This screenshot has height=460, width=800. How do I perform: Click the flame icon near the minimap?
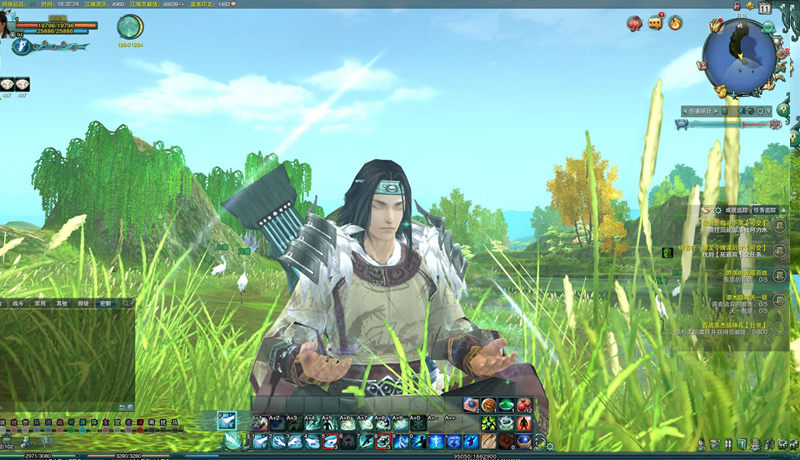click(x=676, y=22)
